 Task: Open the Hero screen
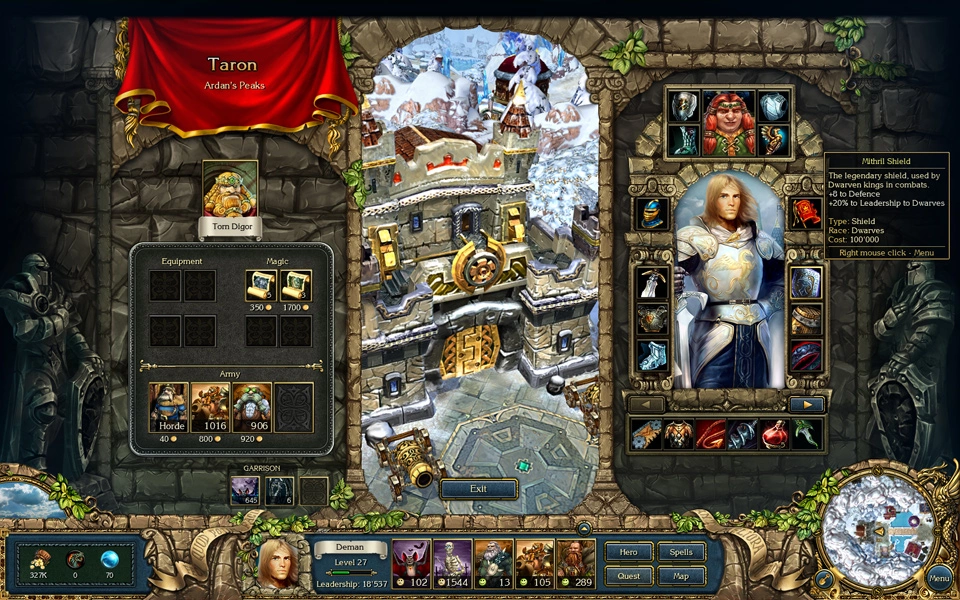coord(628,552)
